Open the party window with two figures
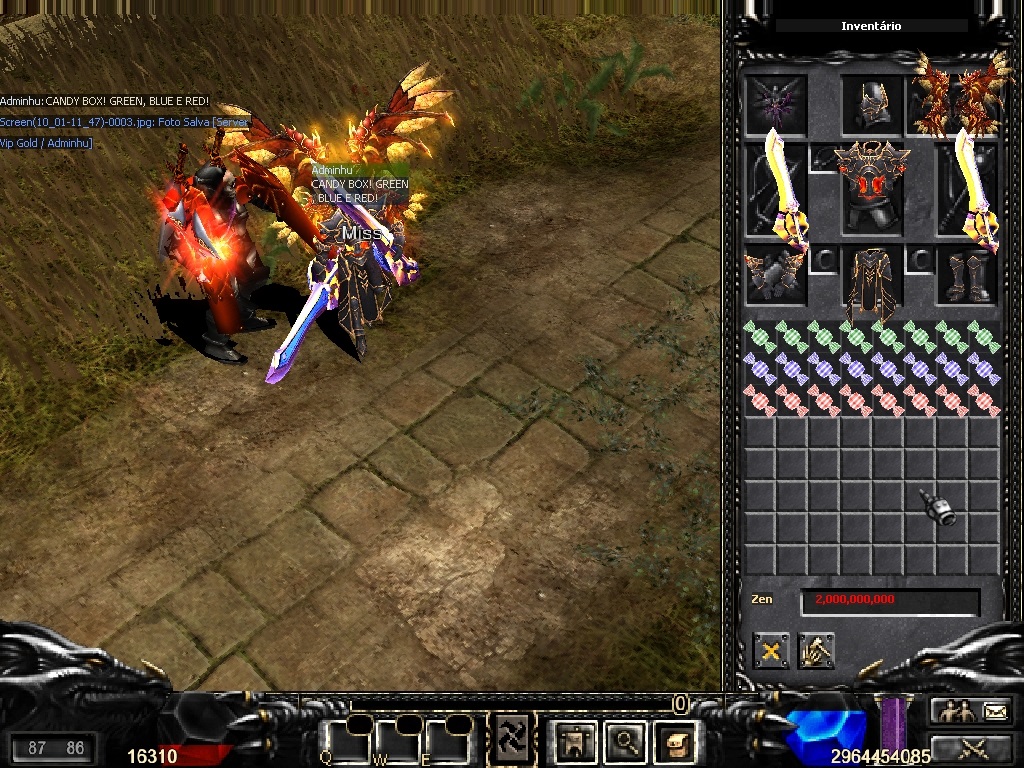The height and width of the screenshot is (768, 1024). 955,711
